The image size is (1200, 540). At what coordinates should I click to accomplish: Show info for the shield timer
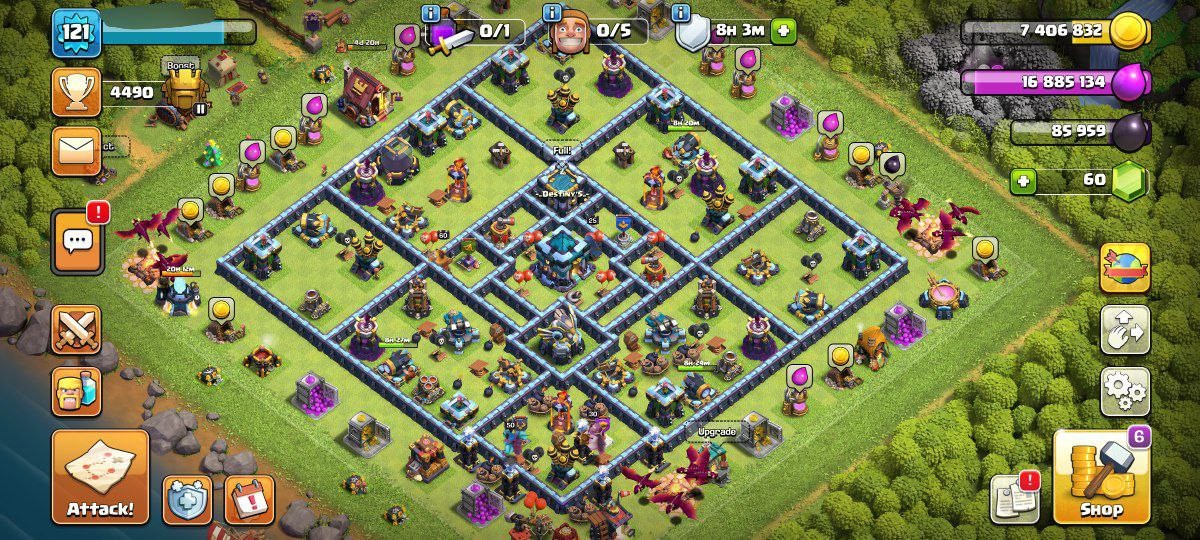[x=681, y=13]
